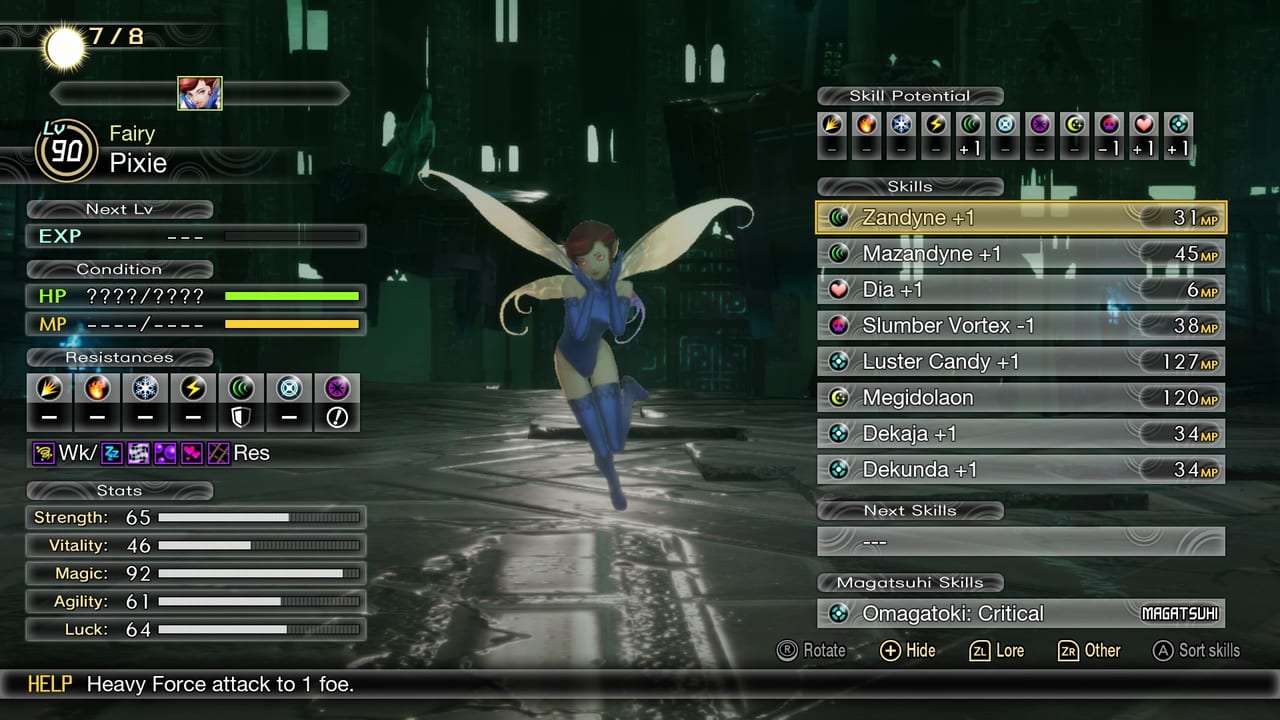Hide the Pixie demon model
Screen dimensions: 1280x720
tap(906, 650)
